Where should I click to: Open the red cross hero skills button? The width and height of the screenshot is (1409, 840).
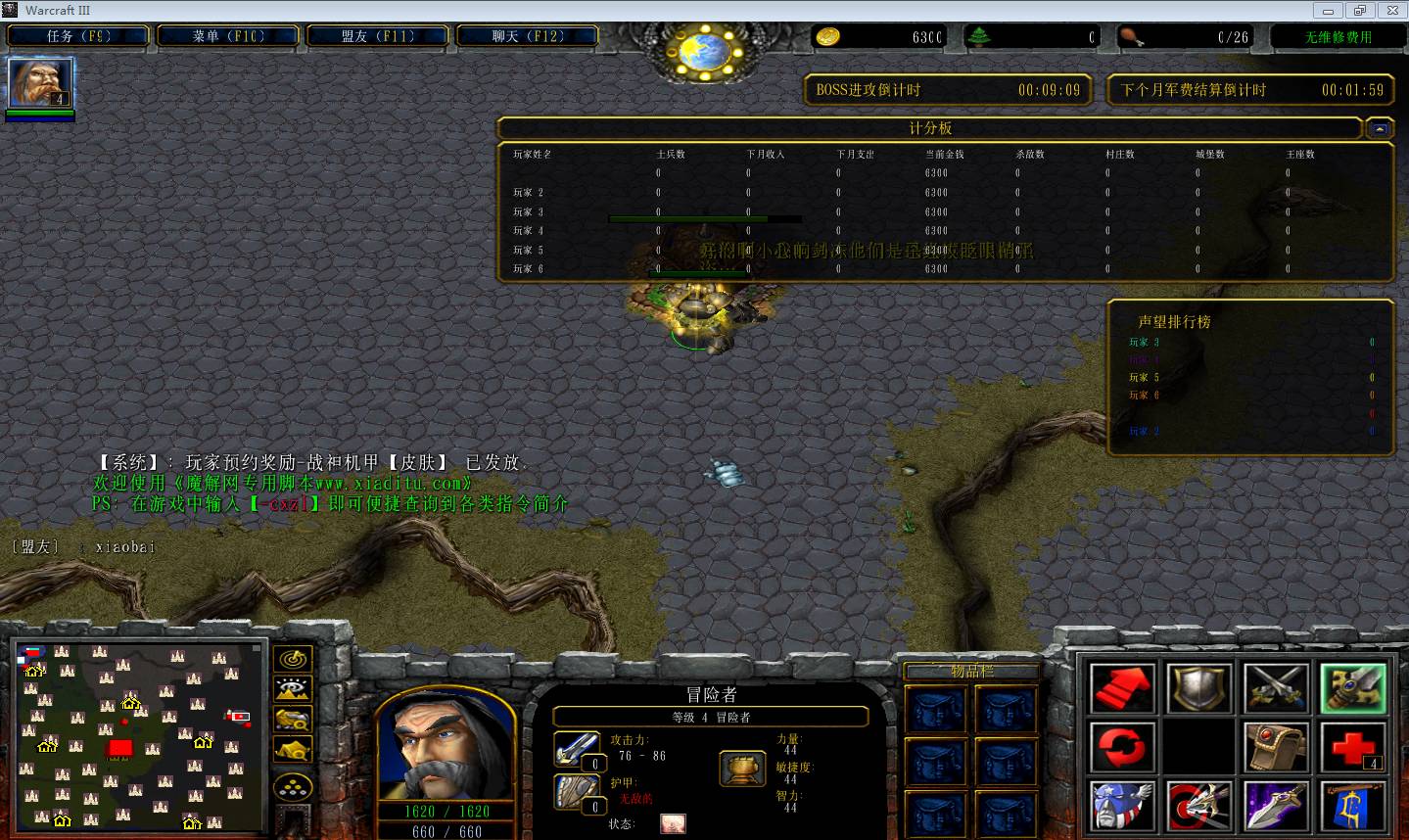coord(1352,748)
